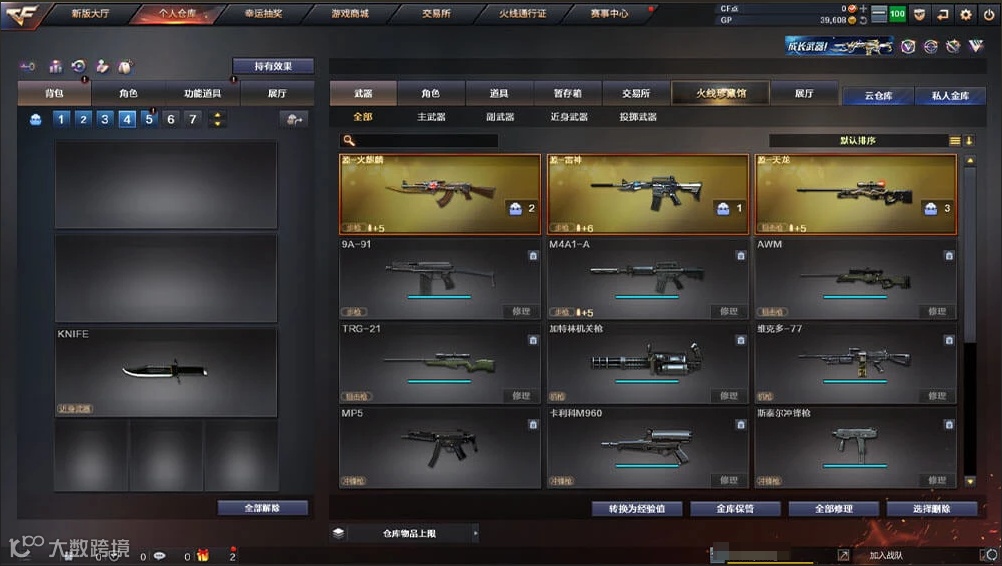
Task: Open the 交易所 entry in the top navigation
Action: [x=435, y=14]
